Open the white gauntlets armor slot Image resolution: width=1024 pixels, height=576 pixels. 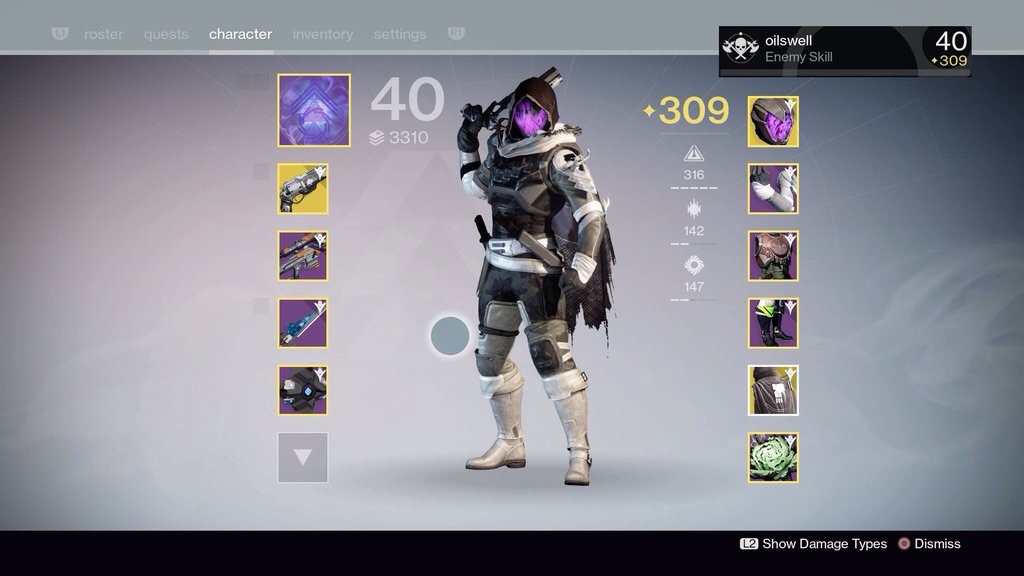pyautogui.click(x=773, y=189)
